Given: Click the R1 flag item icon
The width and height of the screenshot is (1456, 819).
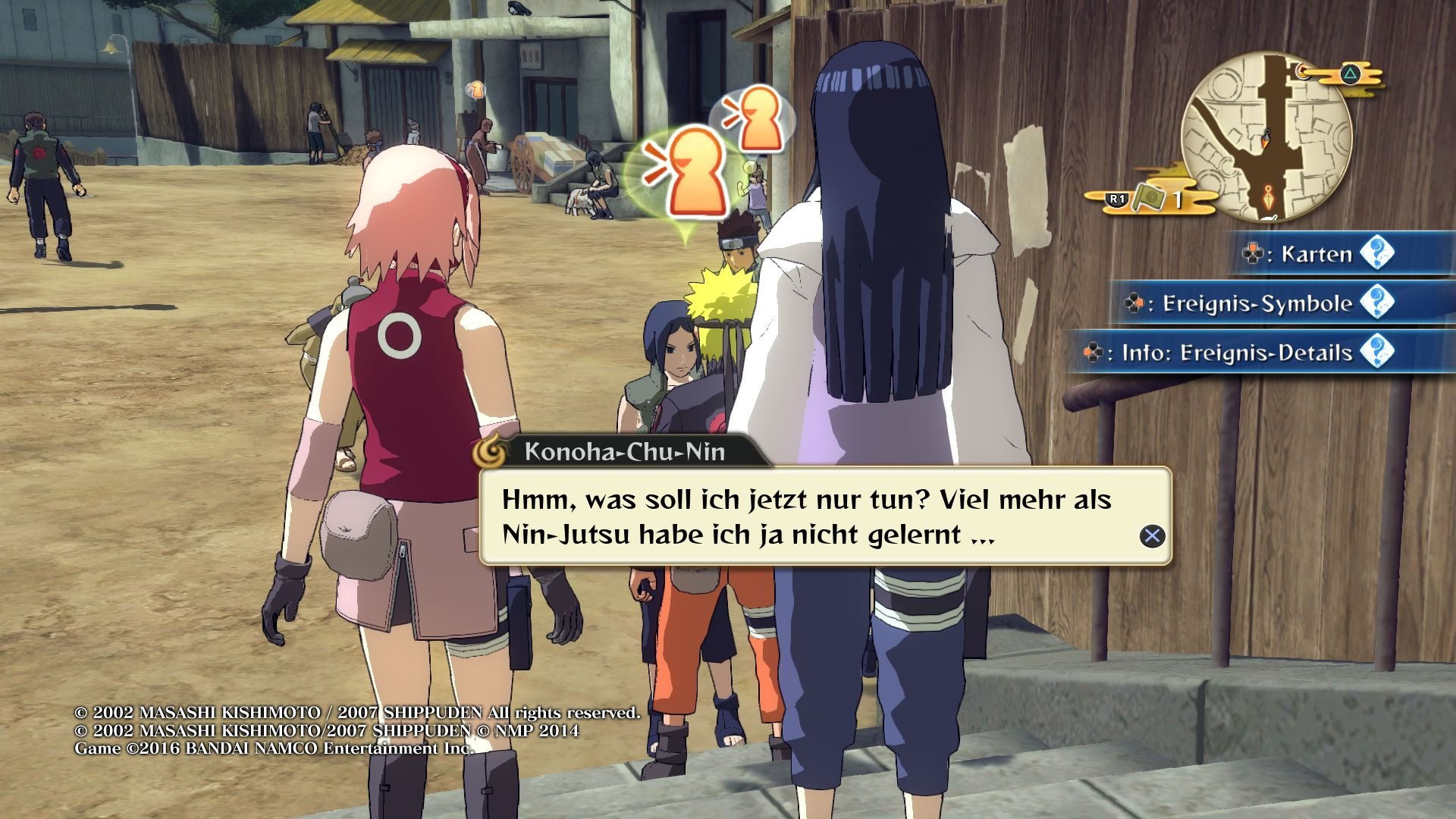Looking at the screenshot, I should (x=1150, y=199).
